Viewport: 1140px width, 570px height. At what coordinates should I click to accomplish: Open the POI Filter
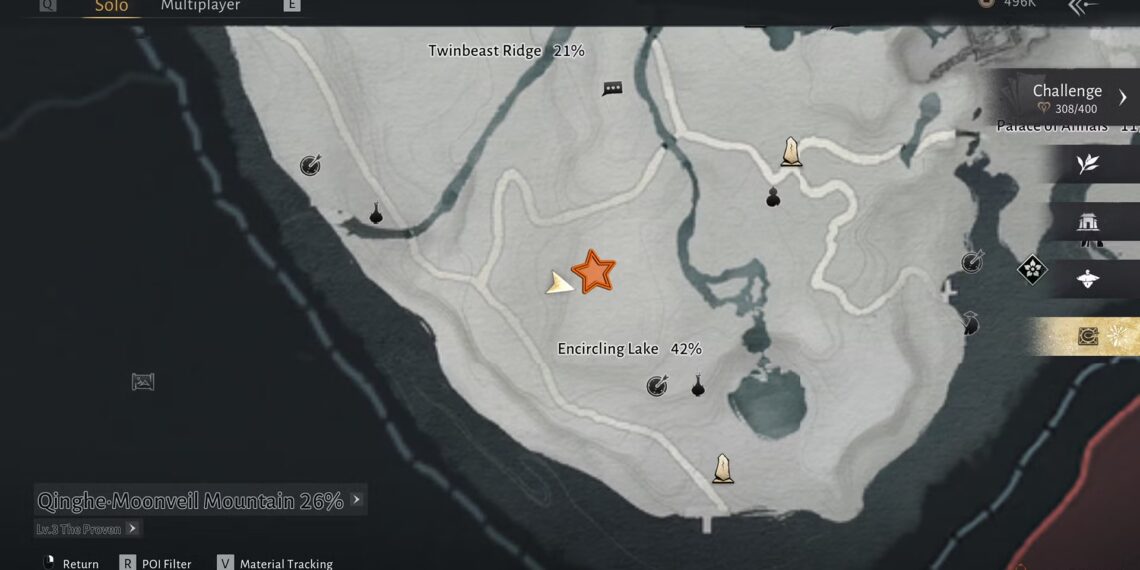(156, 563)
